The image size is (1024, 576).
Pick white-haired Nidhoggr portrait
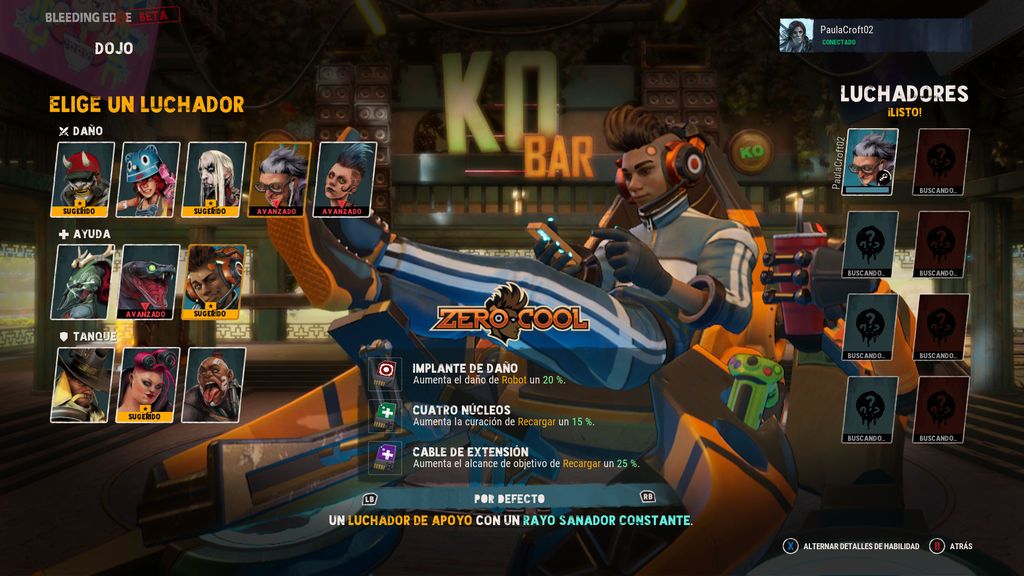tap(216, 179)
